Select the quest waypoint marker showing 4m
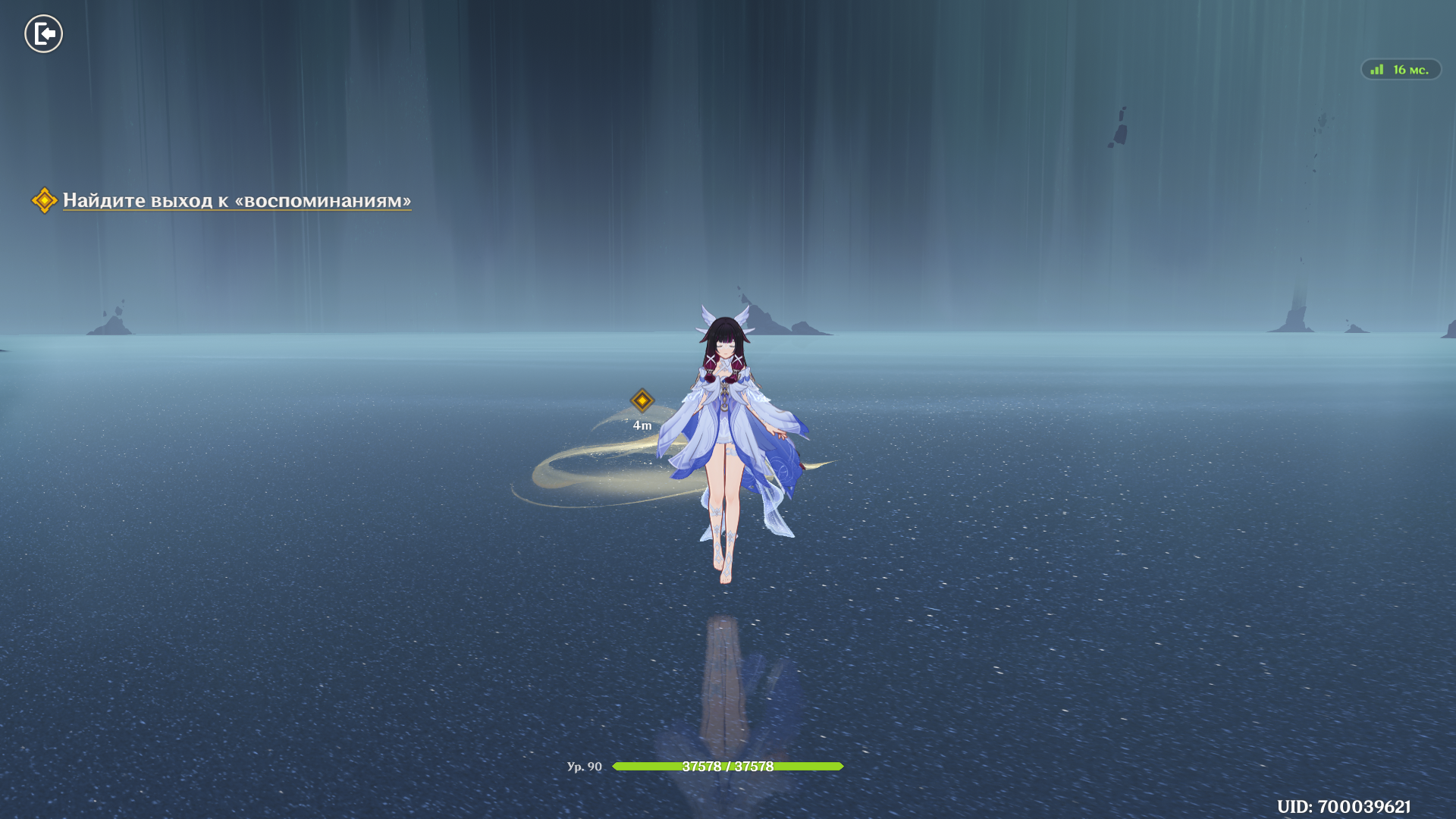 pyautogui.click(x=642, y=400)
